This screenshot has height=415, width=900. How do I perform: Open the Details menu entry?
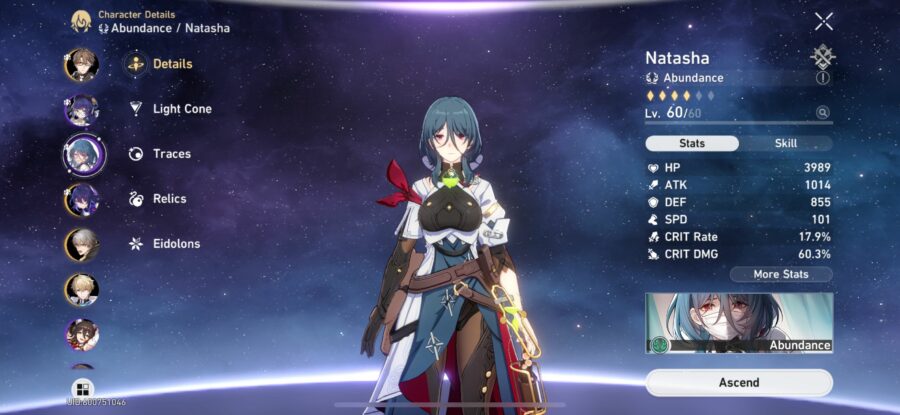pos(171,64)
